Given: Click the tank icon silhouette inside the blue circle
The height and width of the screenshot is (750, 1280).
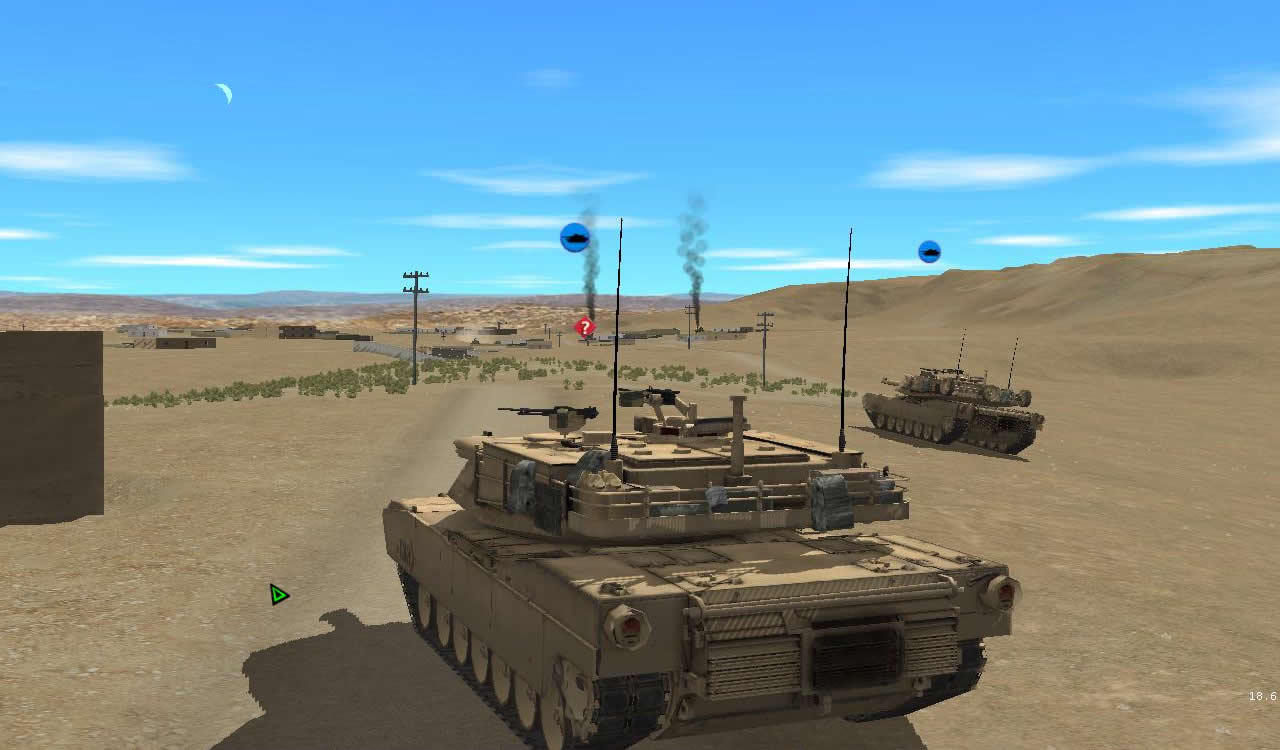Looking at the screenshot, I should (575, 239).
